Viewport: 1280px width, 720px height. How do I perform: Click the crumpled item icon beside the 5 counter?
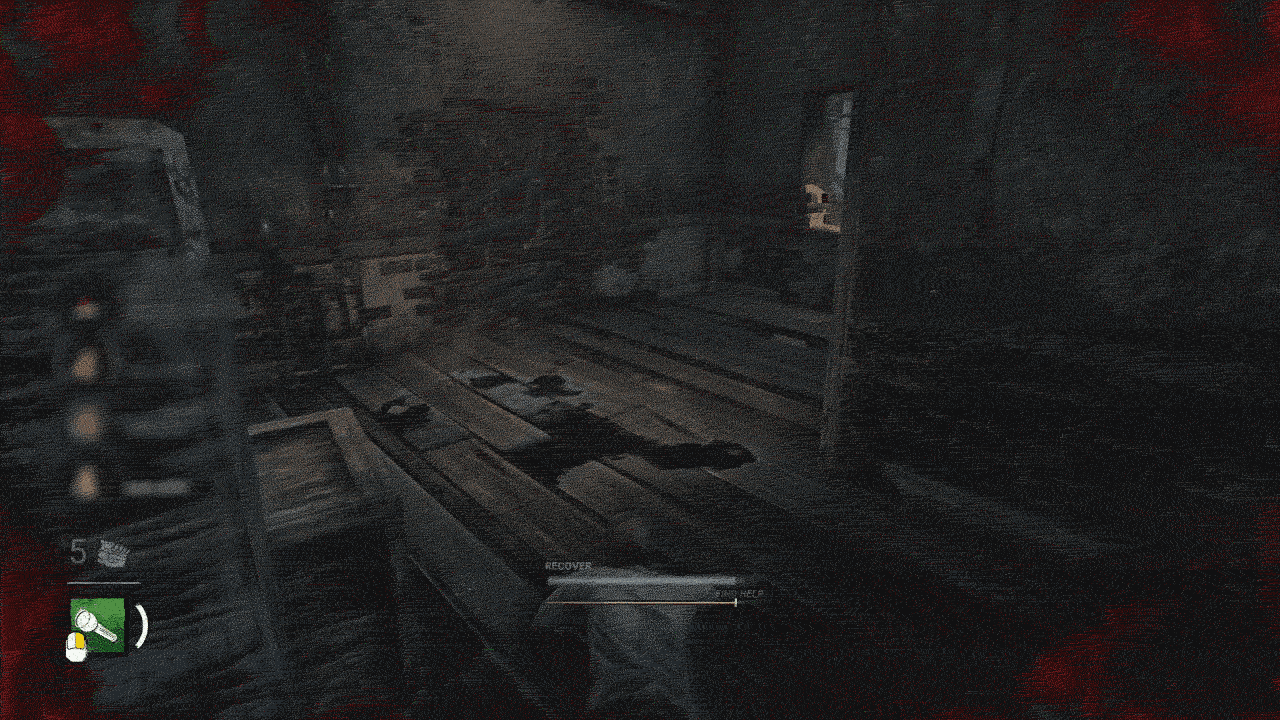[x=113, y=552]
